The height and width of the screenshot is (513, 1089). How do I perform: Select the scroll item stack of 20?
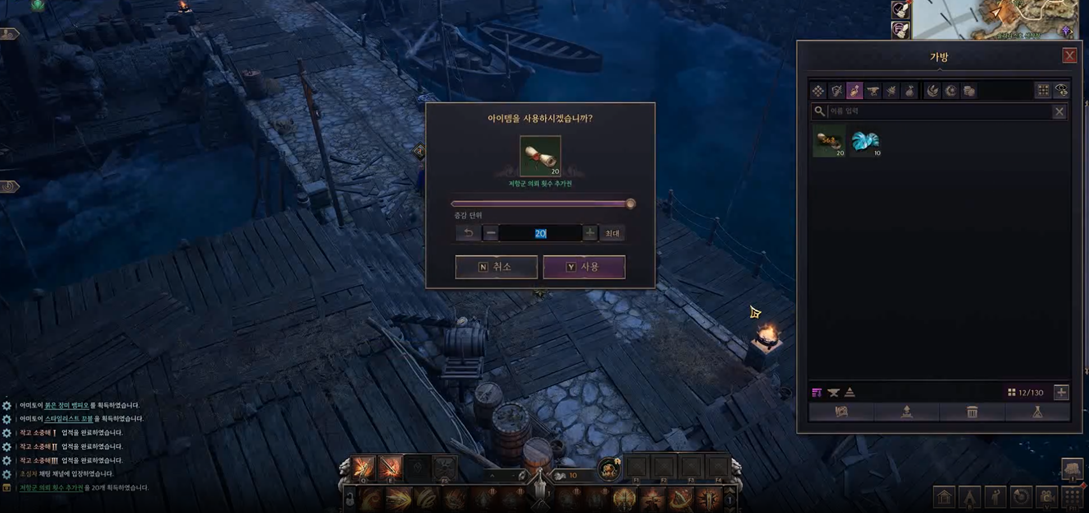point(829,142)
